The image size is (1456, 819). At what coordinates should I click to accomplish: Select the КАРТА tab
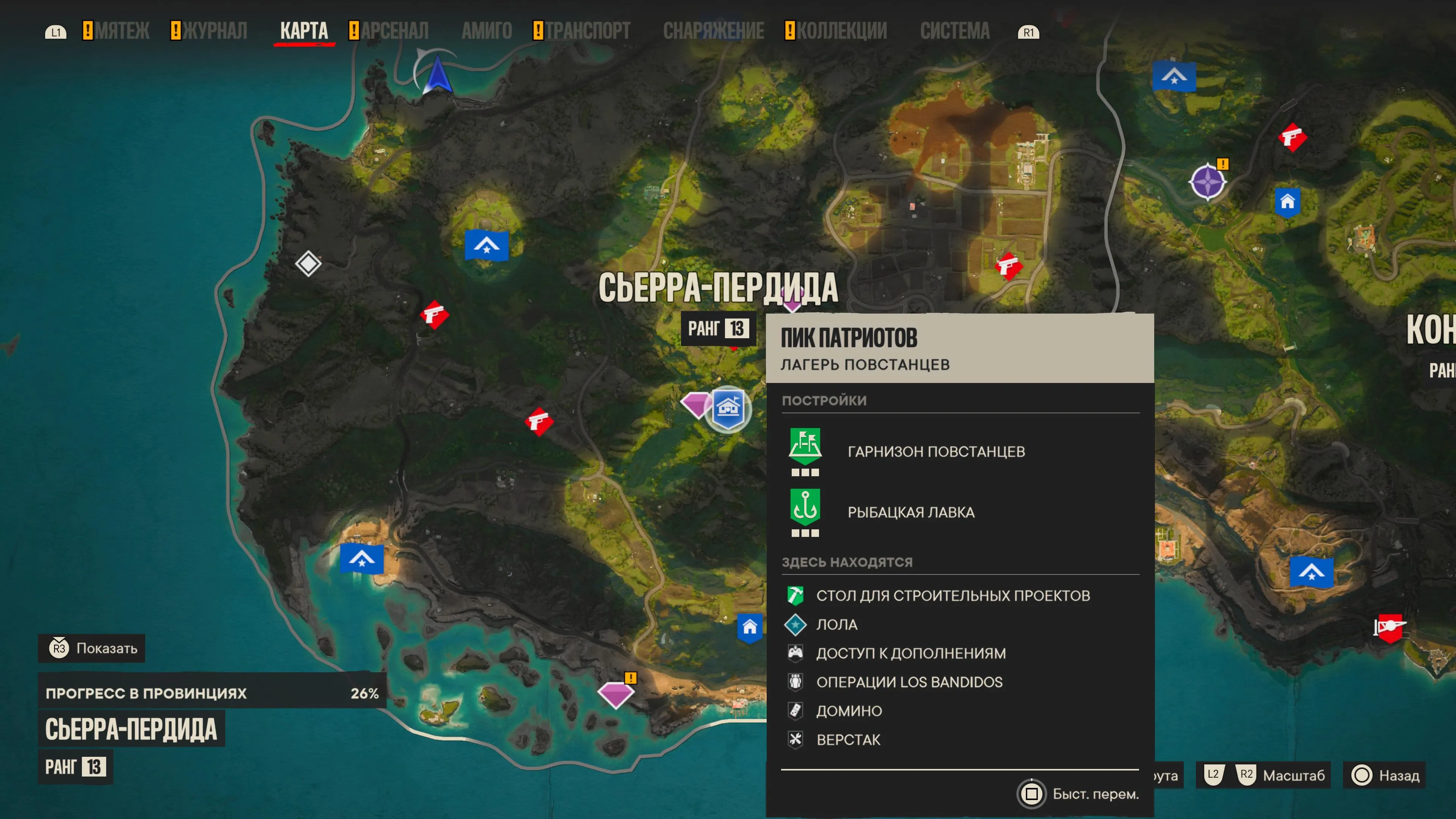[303, 31]
